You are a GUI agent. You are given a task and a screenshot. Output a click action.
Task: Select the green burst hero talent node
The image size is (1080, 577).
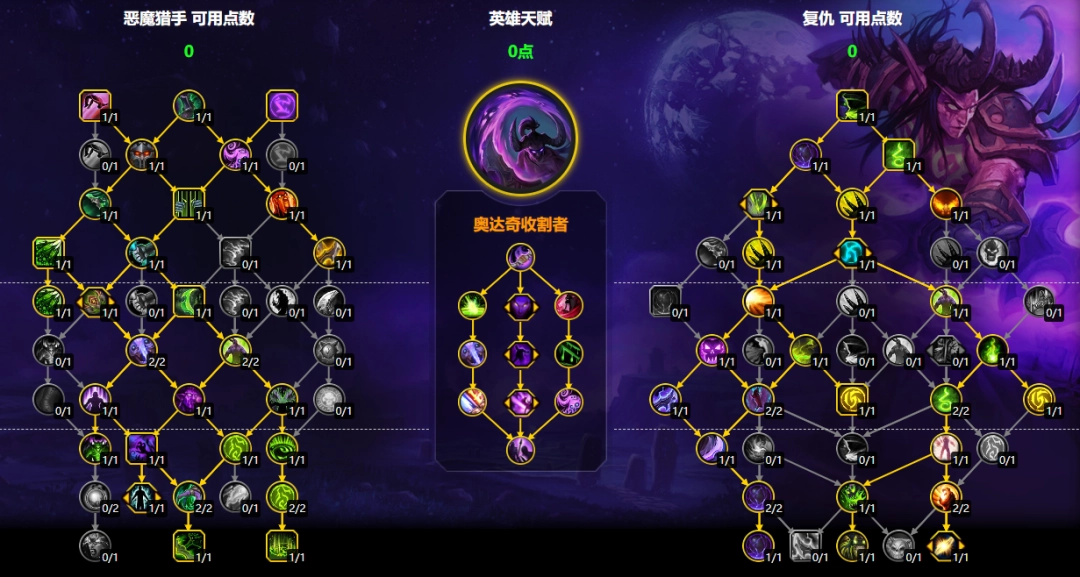[472, 304]
